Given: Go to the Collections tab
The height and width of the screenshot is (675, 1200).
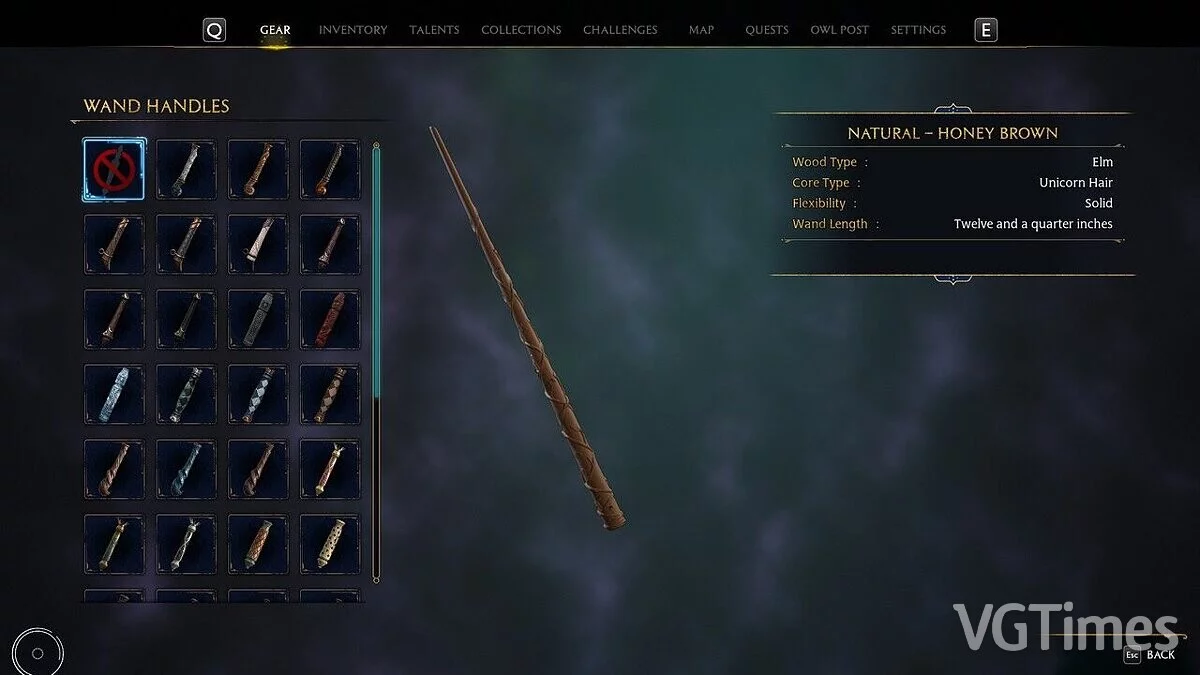Looking at the screenshot, I should [521, 30].
